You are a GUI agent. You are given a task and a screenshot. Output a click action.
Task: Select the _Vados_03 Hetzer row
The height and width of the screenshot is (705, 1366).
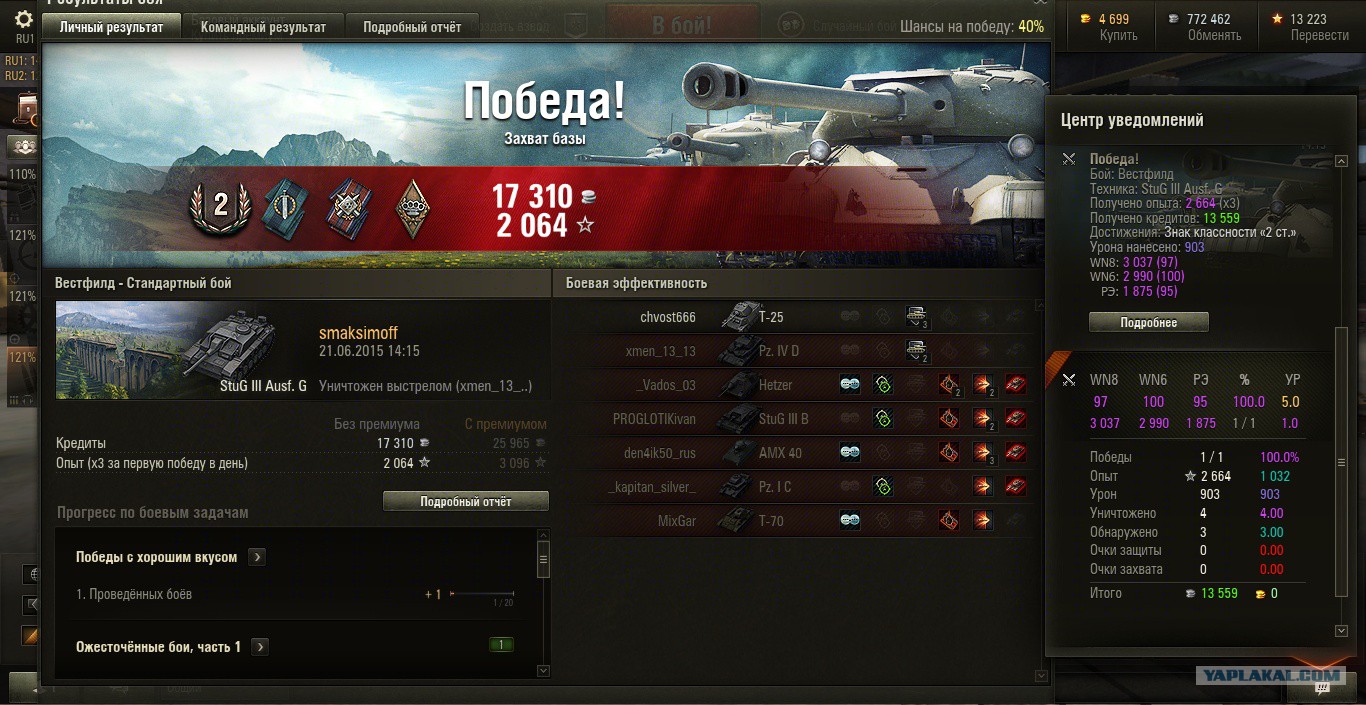point(665,385)
